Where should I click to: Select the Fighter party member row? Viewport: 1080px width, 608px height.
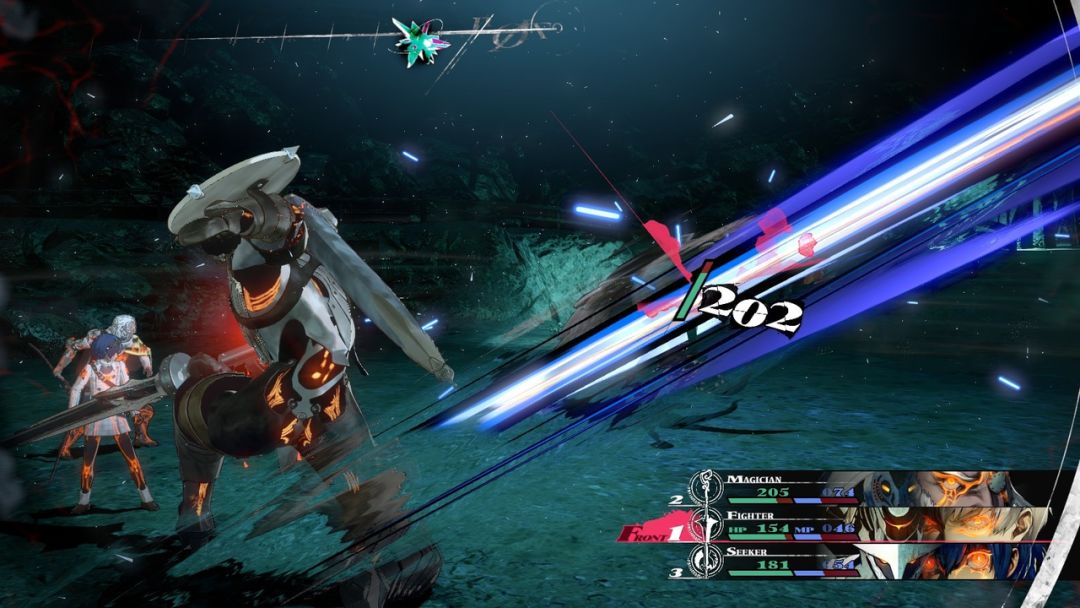point(860,523)
